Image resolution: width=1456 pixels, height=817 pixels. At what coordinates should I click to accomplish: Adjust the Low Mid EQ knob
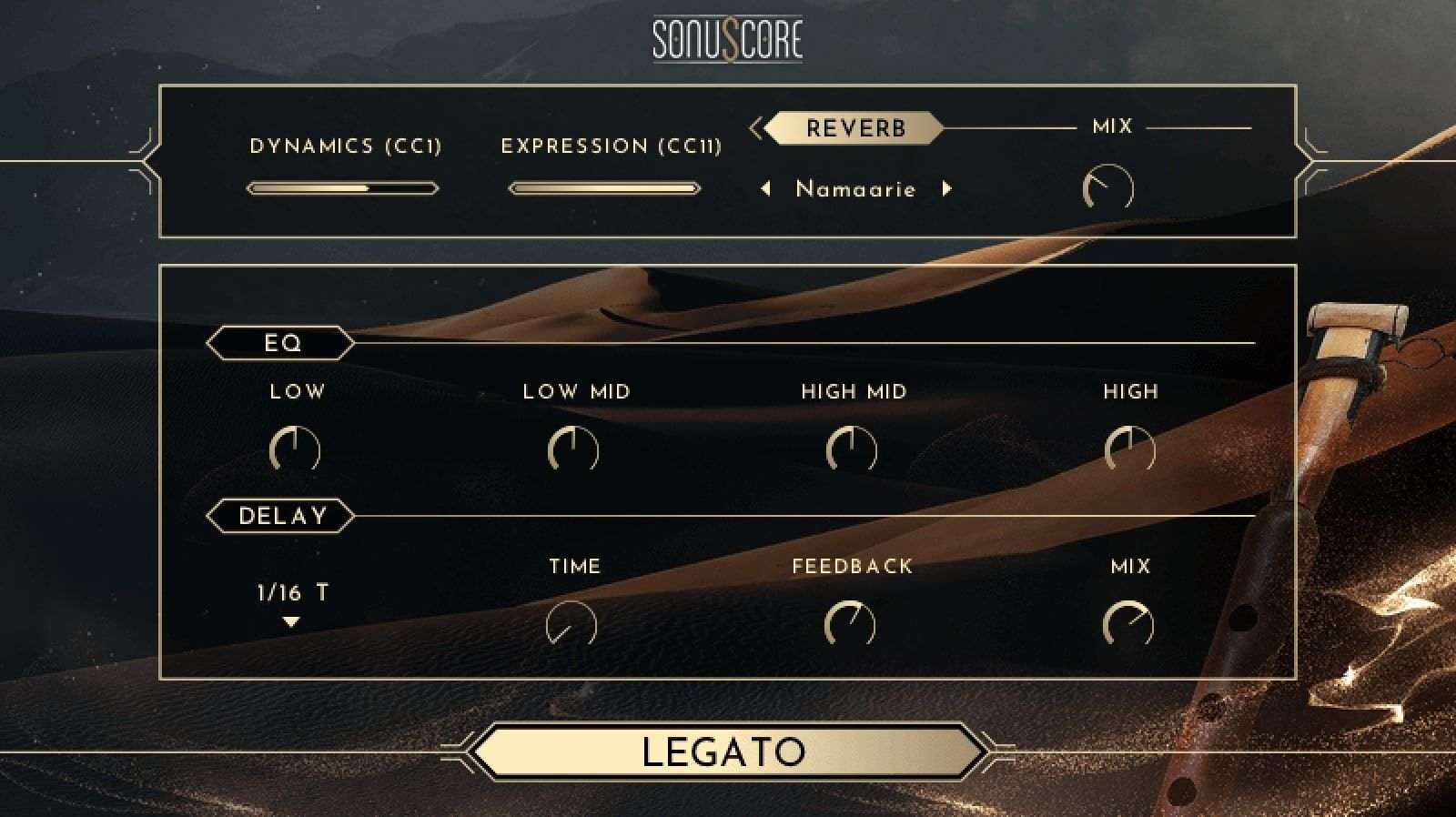click(x=575, y=449)
